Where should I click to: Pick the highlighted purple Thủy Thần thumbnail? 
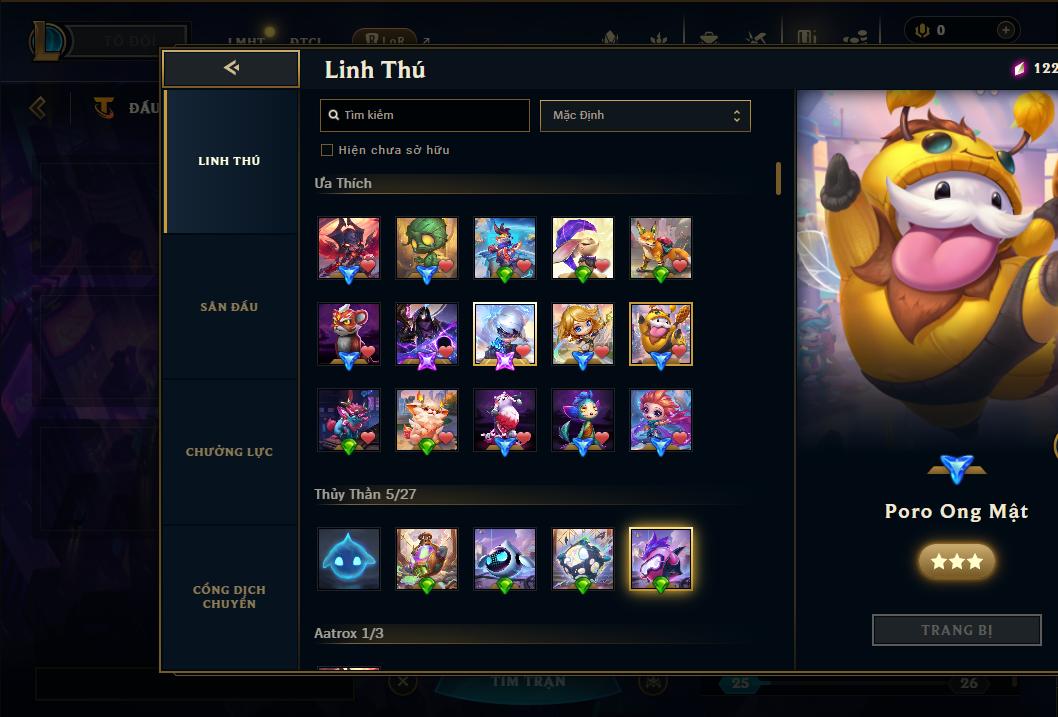(x=661, y=559)
